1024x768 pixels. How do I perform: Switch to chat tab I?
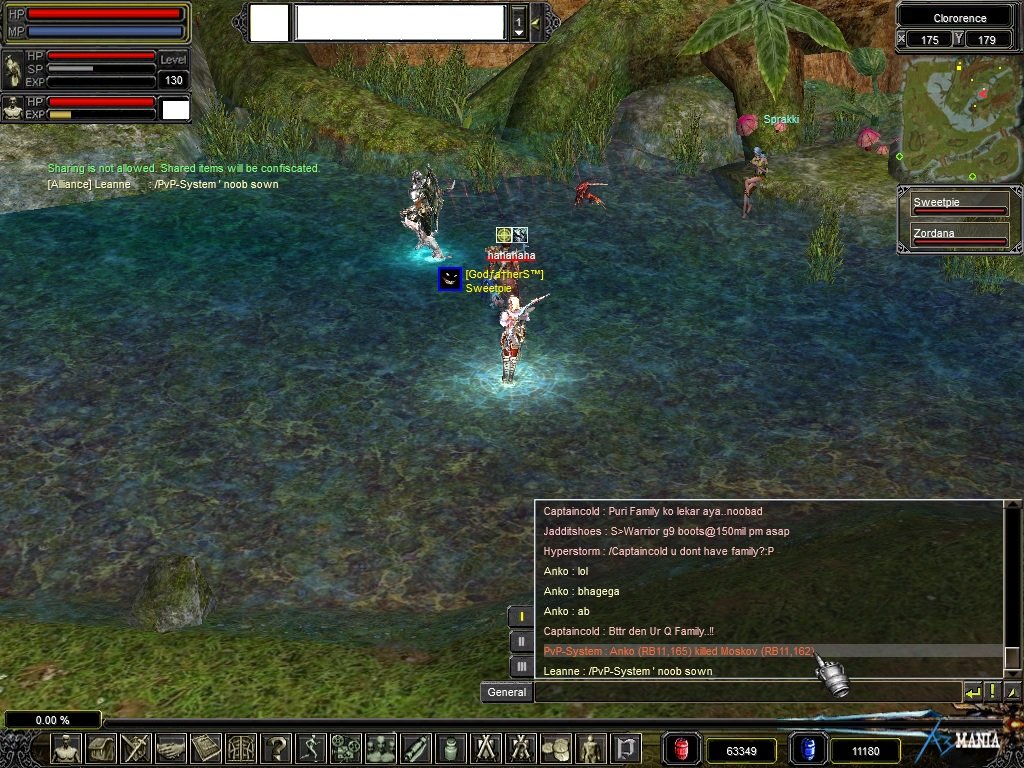(x=521, y=617)
